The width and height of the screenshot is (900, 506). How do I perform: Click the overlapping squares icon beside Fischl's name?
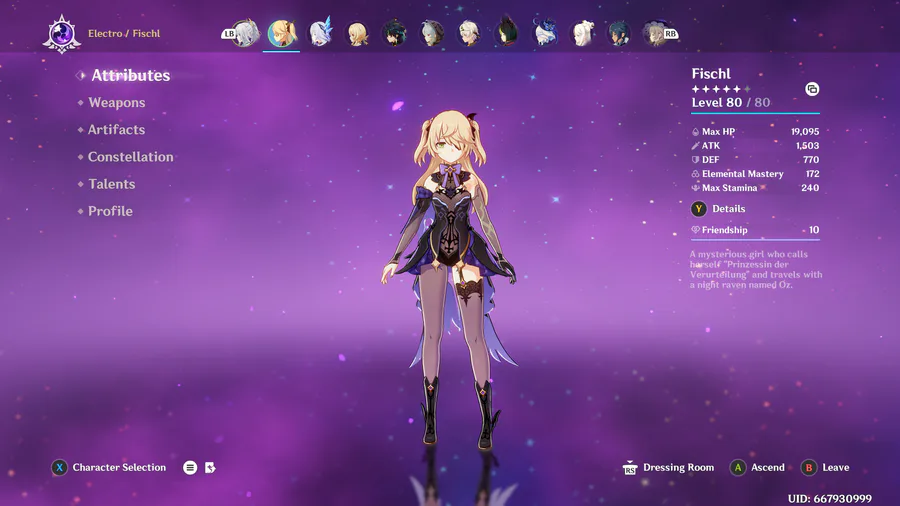click(812, 89)
